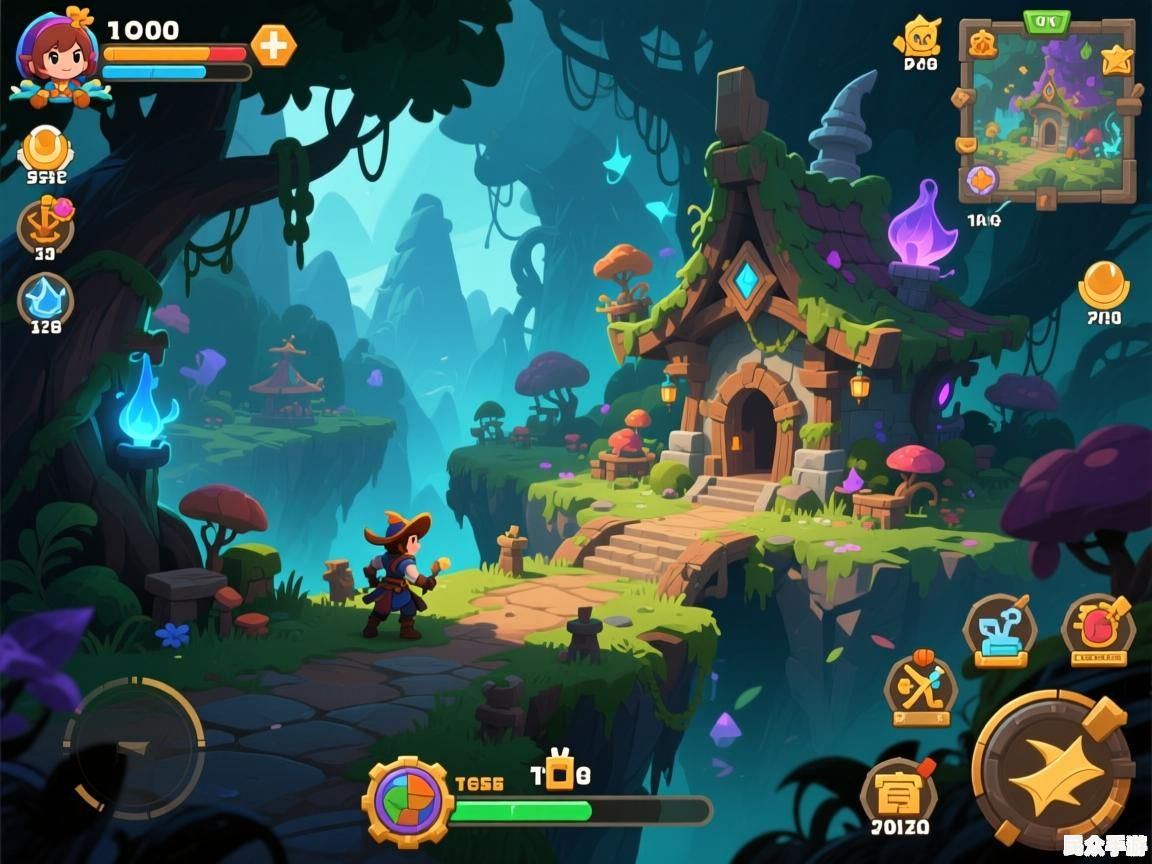Screen dimensions: 1152x864
Task: Click the virtual joystick pad
Action: [x=134, y=748]
